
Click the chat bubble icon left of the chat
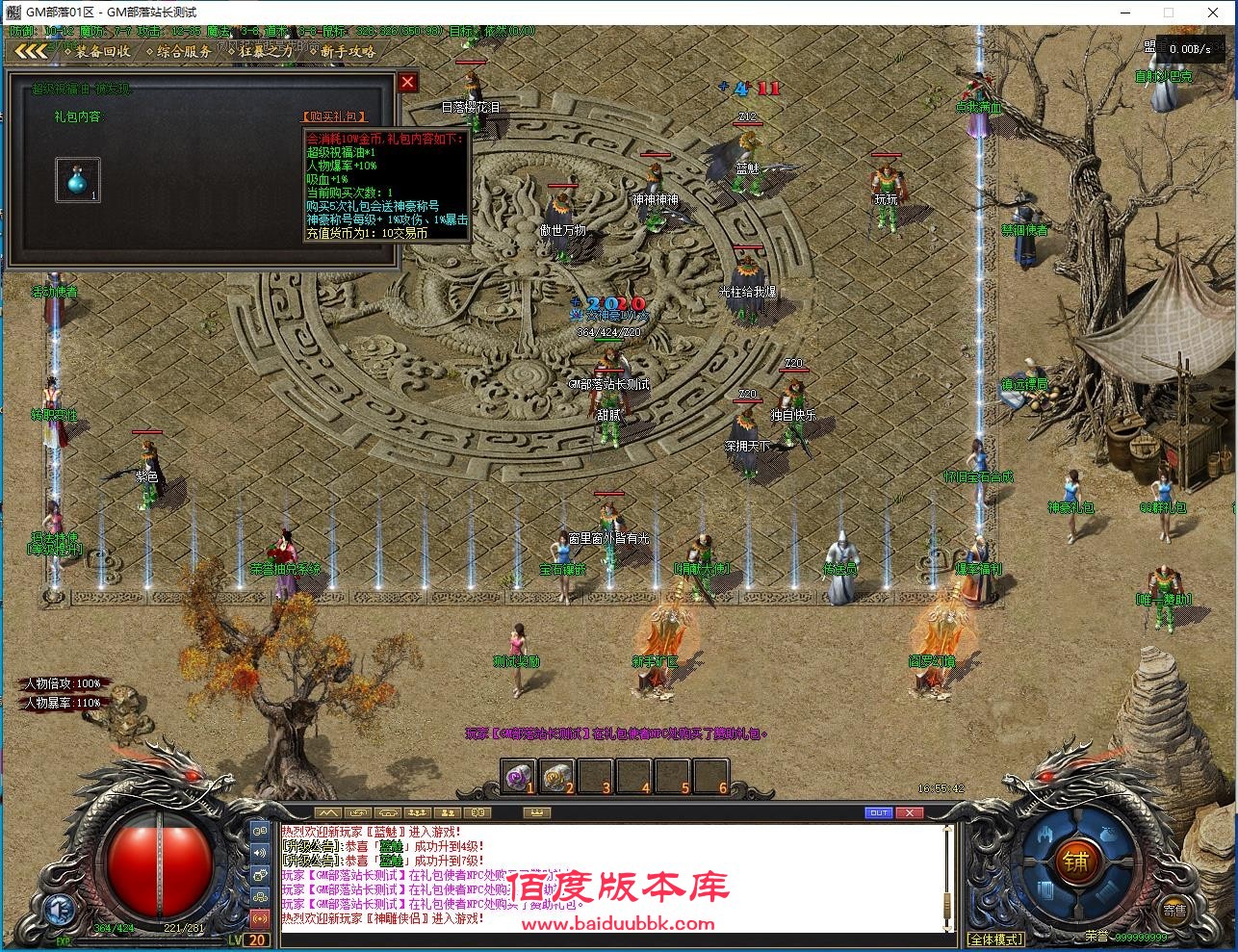258,831
